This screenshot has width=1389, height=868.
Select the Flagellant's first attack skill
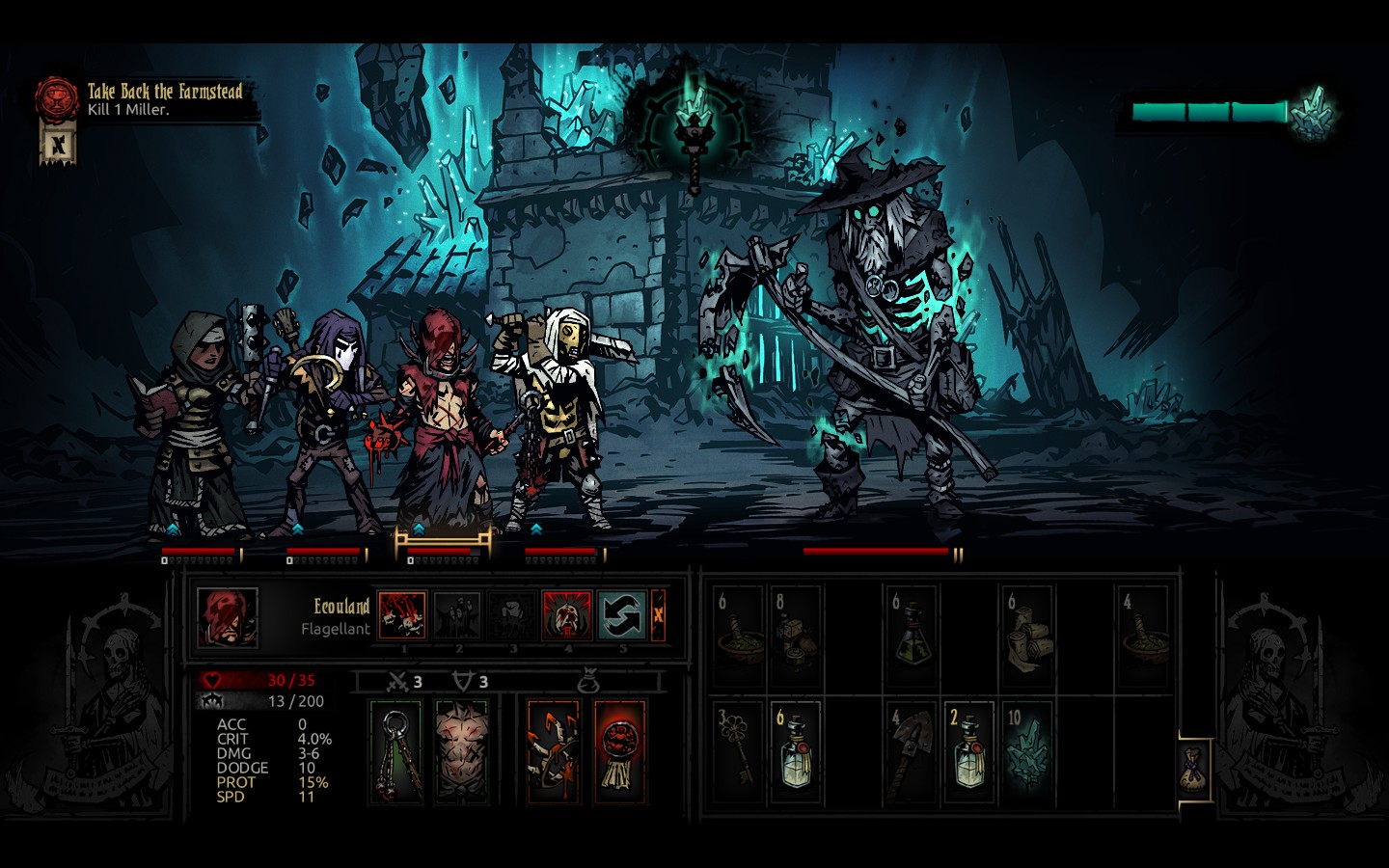click(x=402, y=615)
